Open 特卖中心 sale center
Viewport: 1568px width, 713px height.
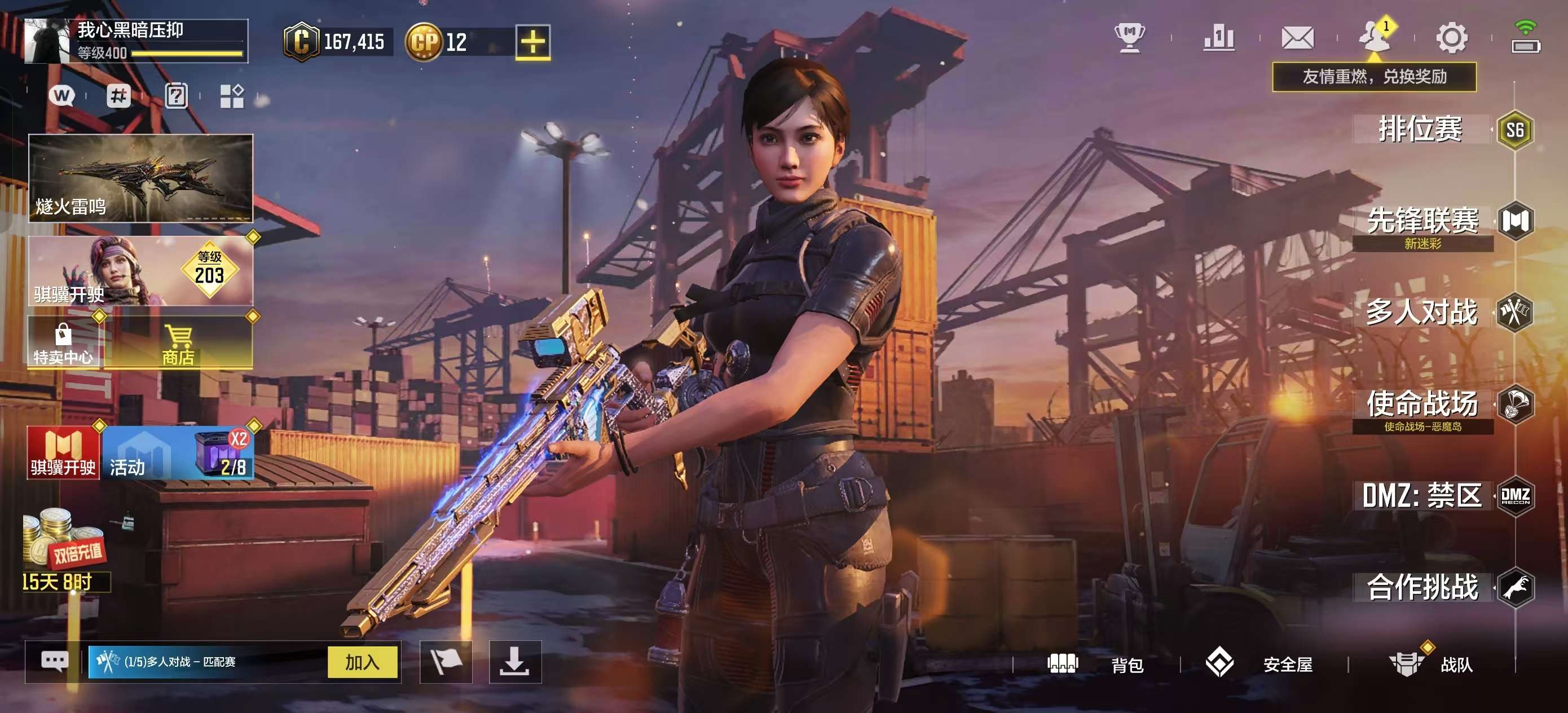tap(63, 343)
